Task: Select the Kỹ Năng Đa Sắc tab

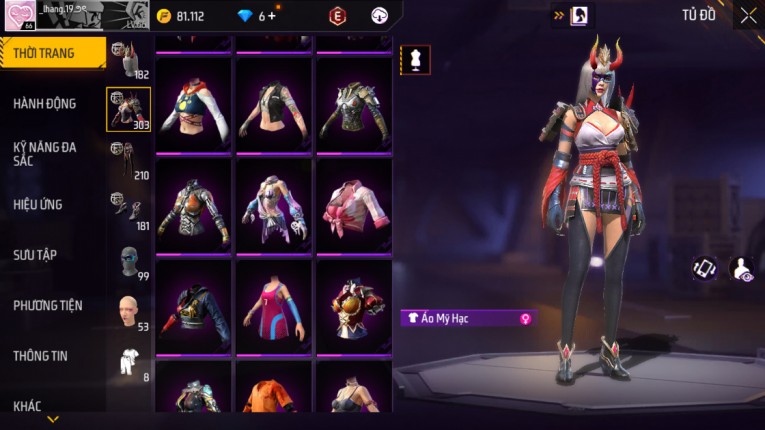Action: pos(45,154)
